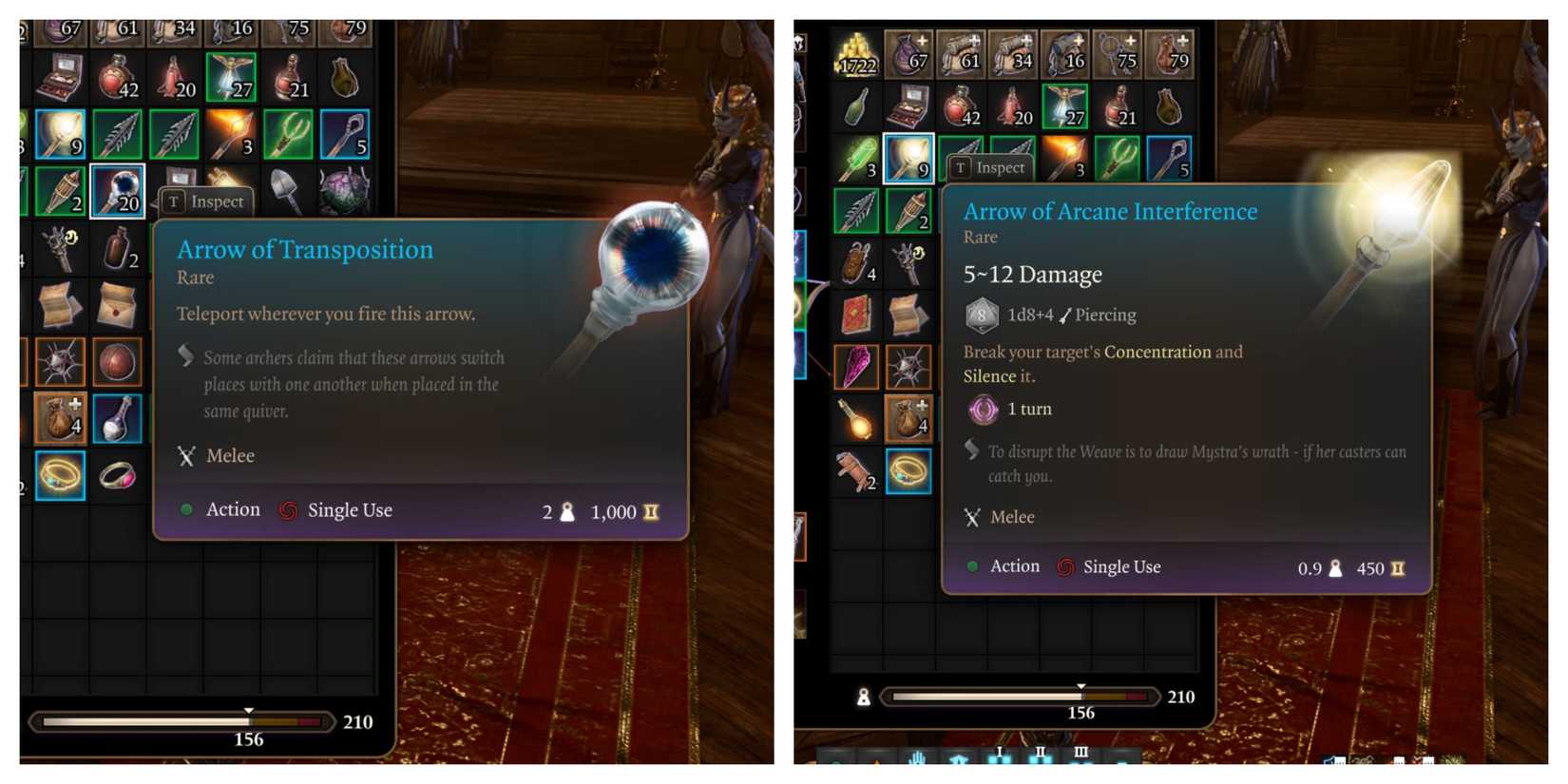Open the jewelry box in the inventory

908,106
